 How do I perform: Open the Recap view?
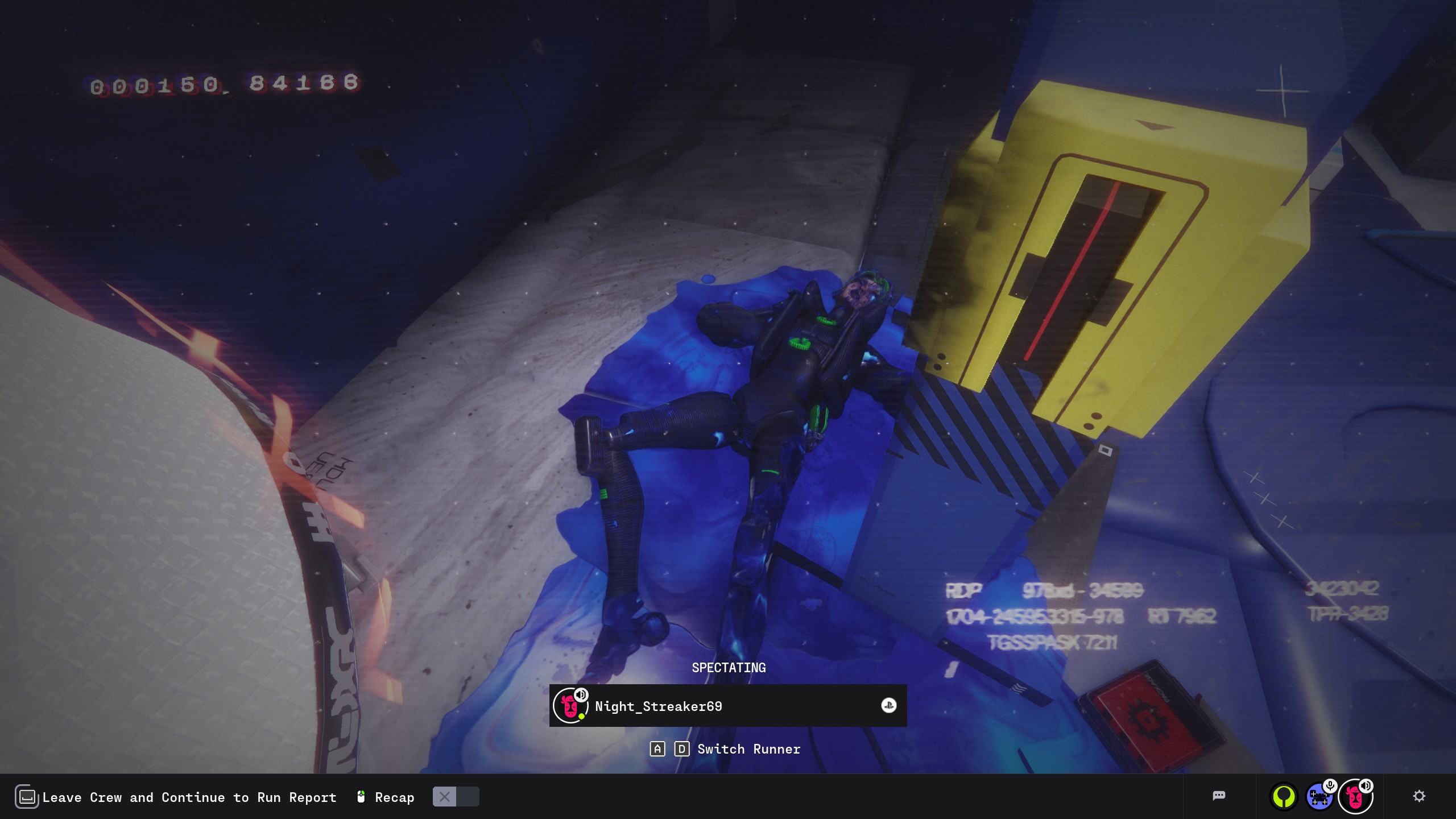tap(394, 797)
